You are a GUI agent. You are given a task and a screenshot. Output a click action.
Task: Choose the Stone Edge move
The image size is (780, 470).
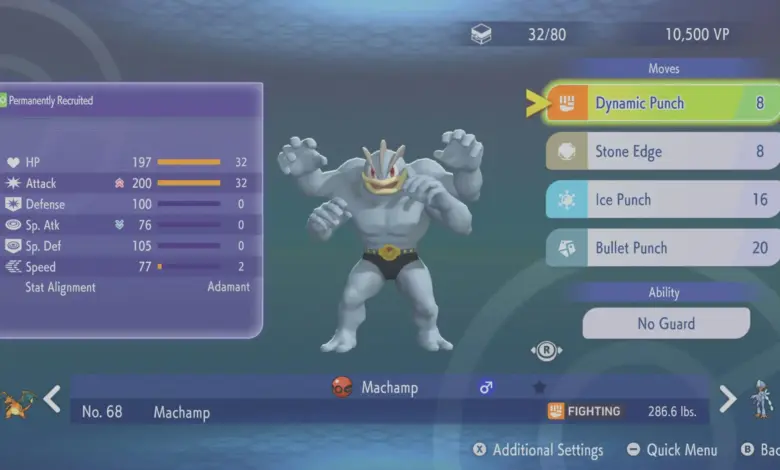click(662, 152)
